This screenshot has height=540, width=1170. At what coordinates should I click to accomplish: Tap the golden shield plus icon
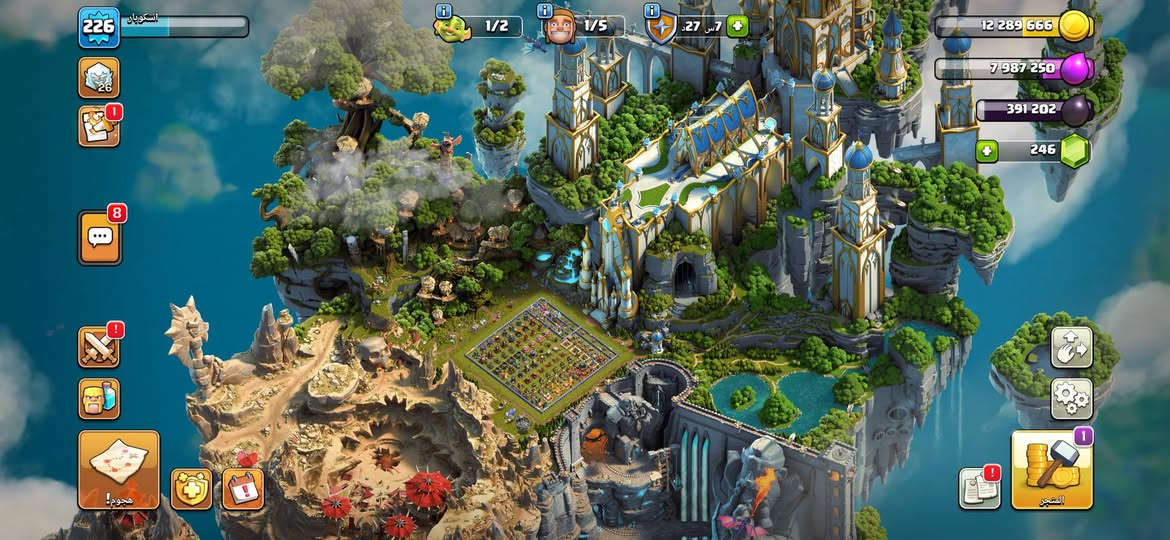pyautogui.click(x=191, y=489)
